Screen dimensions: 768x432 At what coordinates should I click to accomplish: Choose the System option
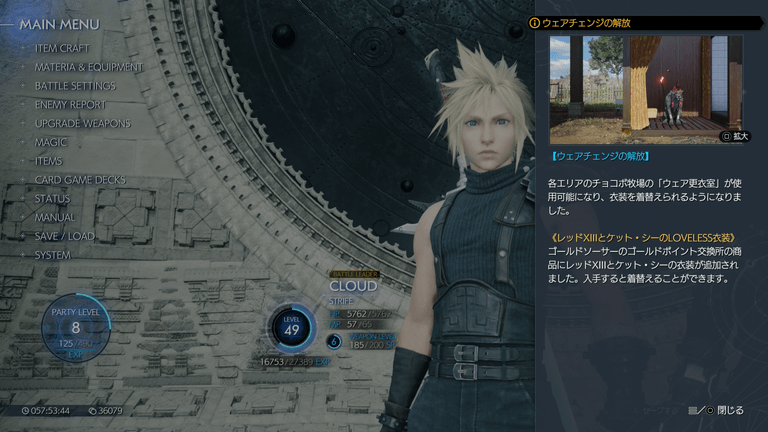pos(53,255)
